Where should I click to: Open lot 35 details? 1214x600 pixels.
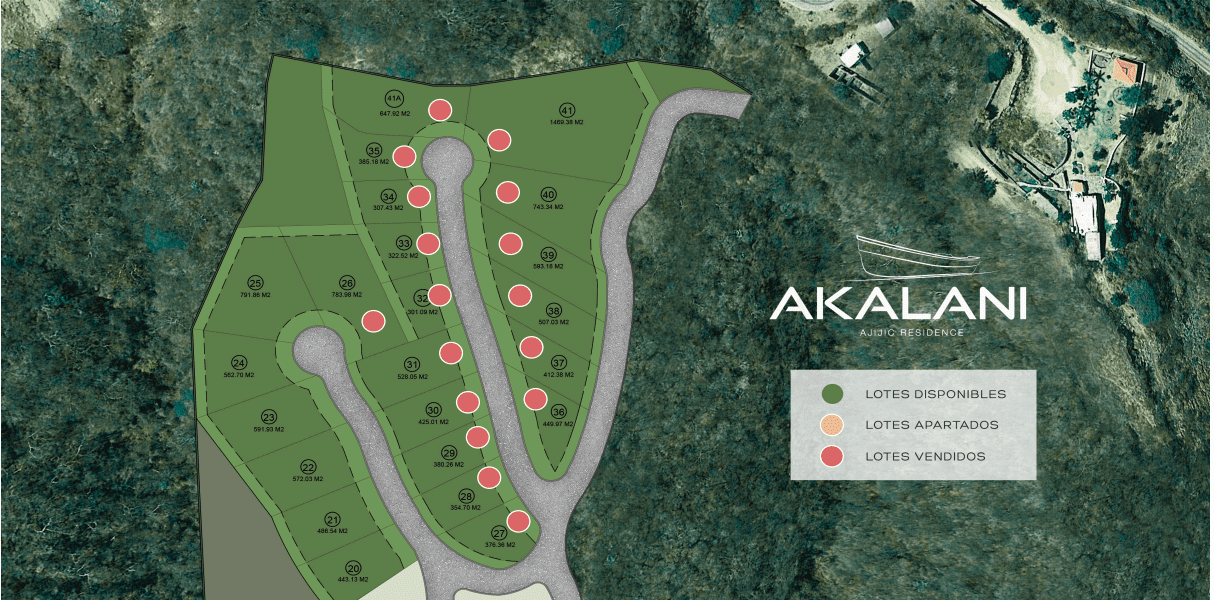(374, 150)
